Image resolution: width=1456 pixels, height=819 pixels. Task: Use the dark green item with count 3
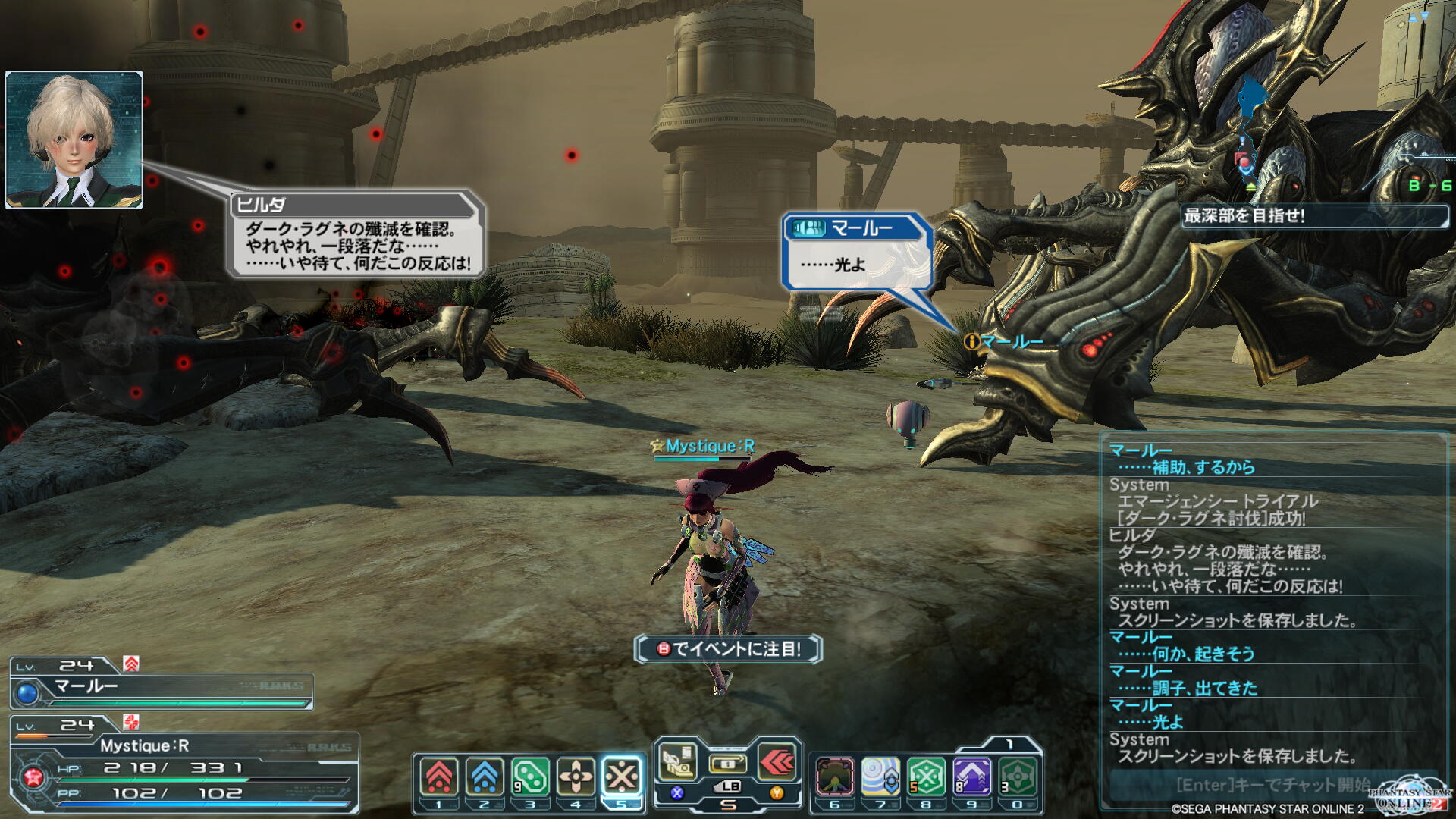[x=1017, y=777]
